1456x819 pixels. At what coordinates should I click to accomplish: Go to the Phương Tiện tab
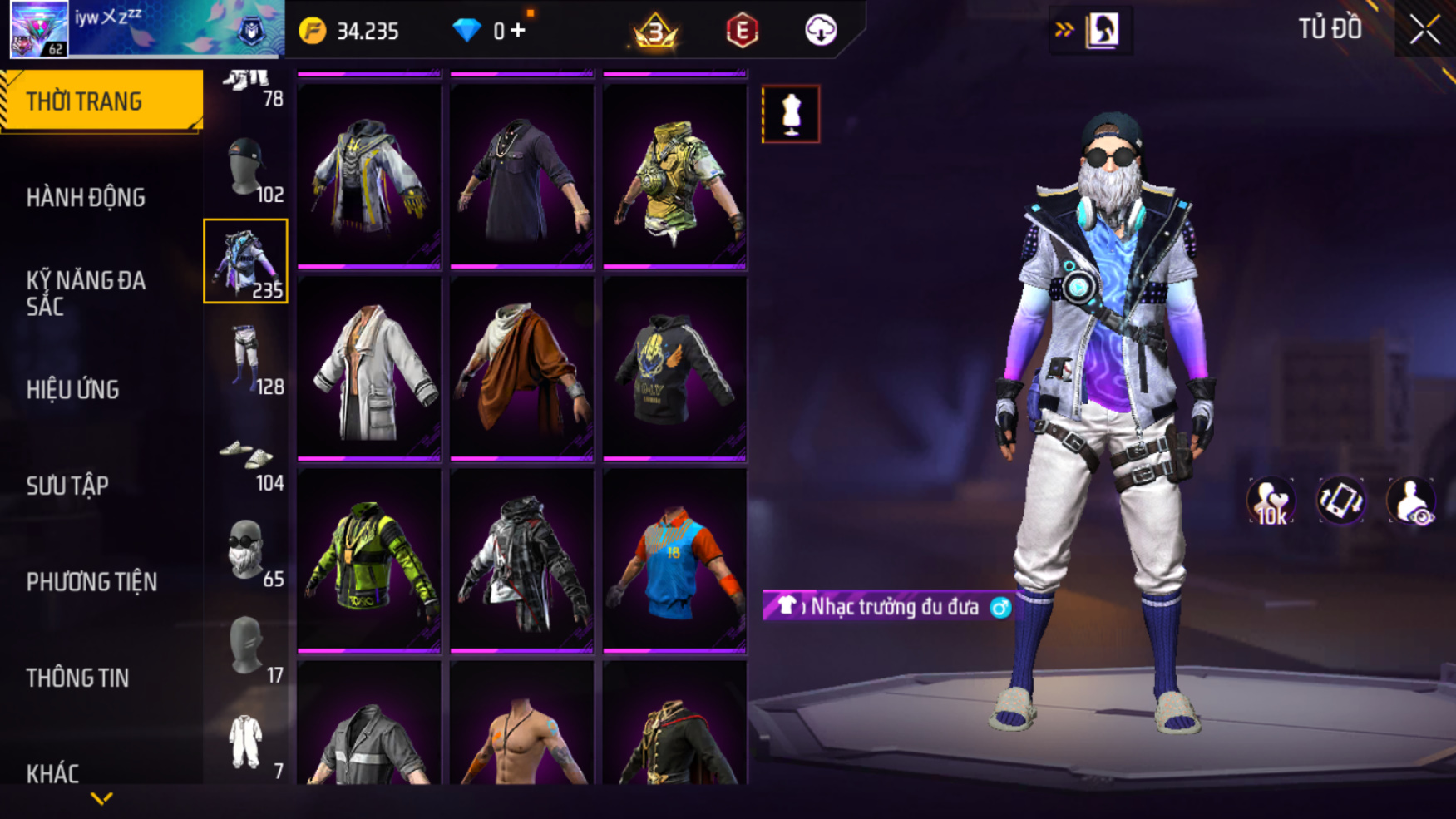(x=91, y=582)
